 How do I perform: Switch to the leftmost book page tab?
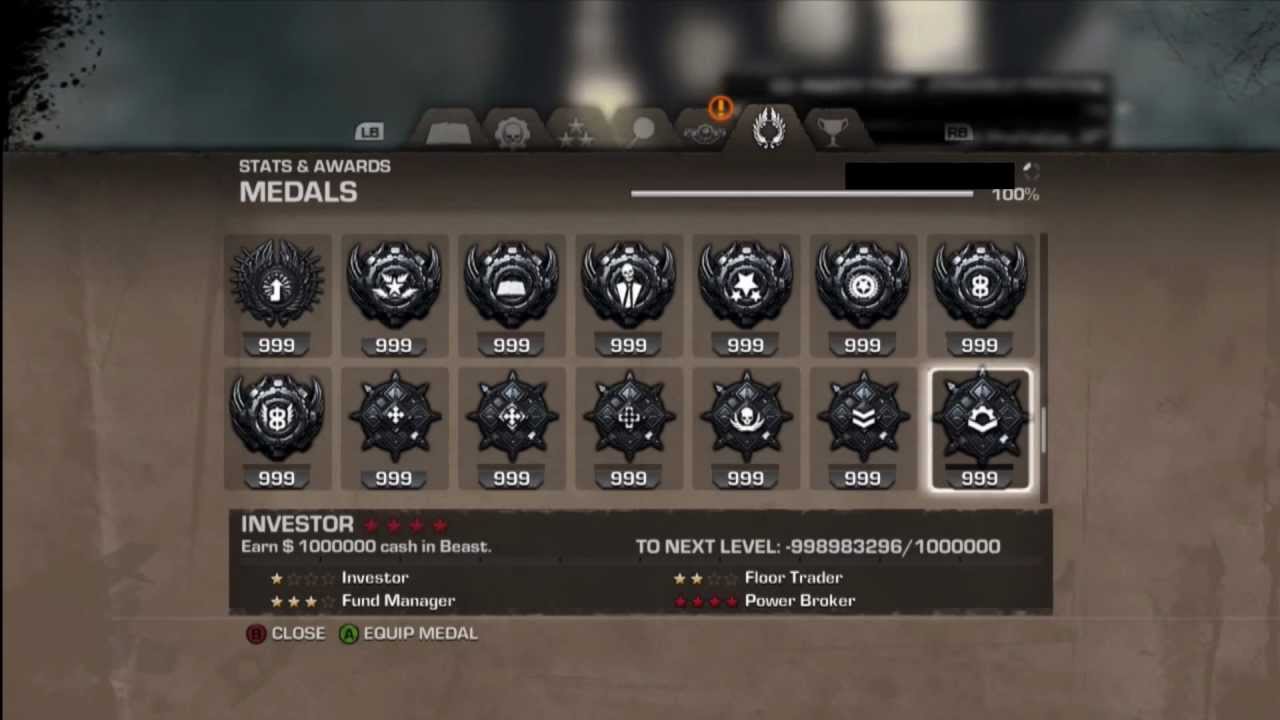point(449,131)
